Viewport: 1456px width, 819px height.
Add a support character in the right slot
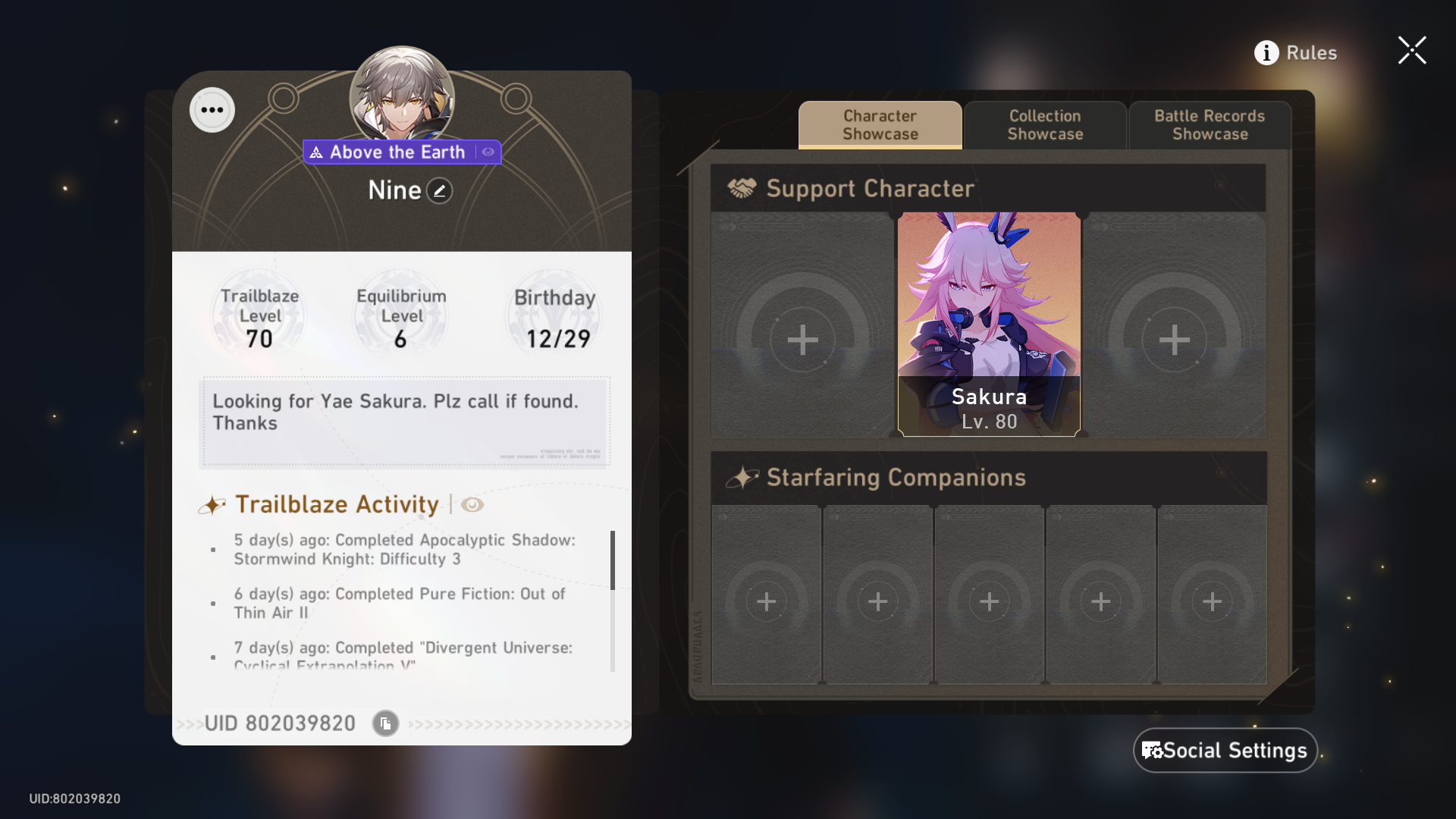1173,340
